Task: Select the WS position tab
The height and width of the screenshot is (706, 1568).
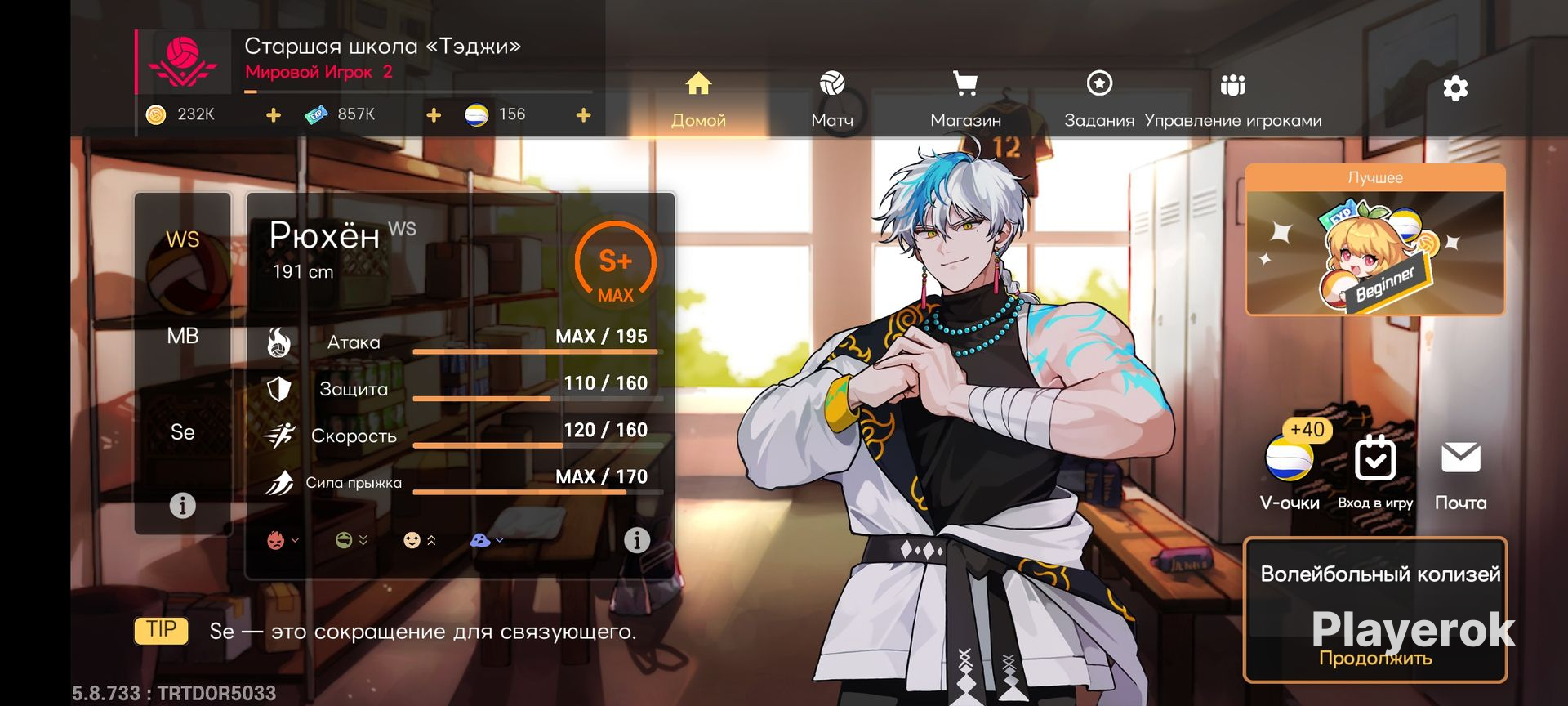Action: point(182,239)
